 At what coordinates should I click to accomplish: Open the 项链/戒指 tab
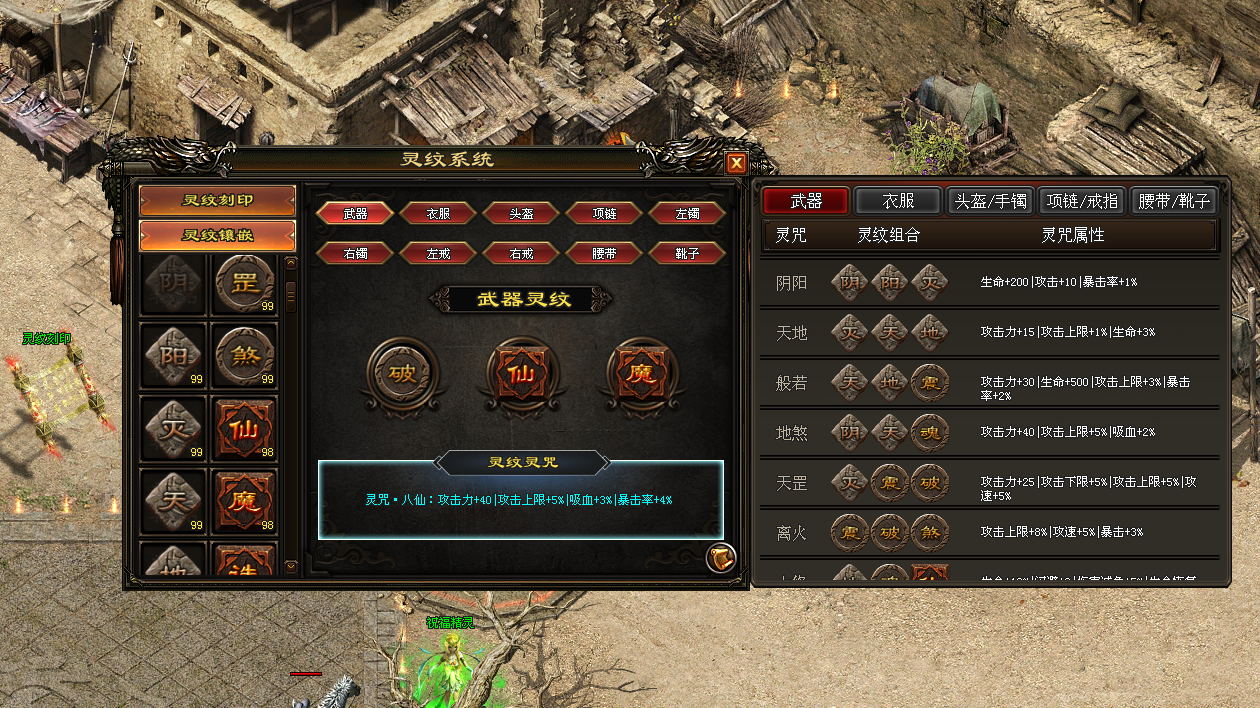tap(1084, 201)
